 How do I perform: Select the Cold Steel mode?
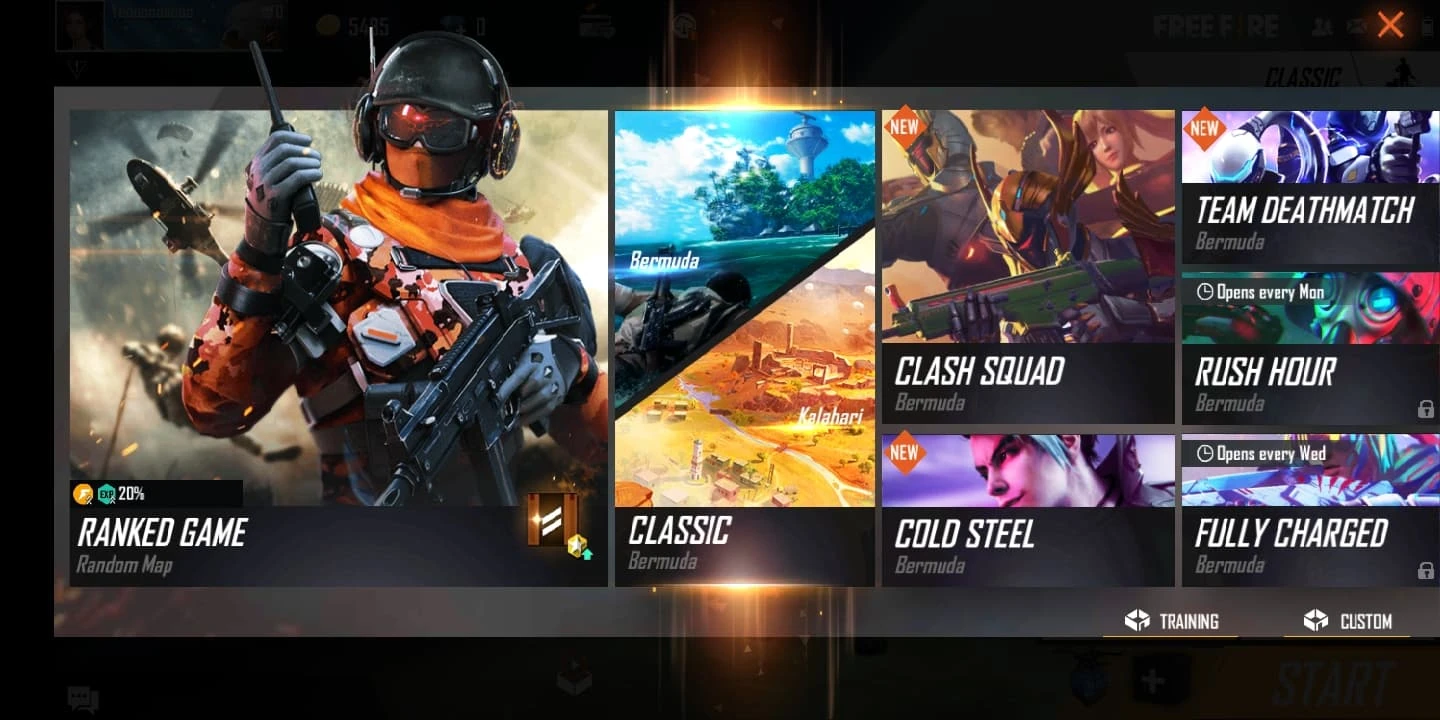pos(1028,510)
